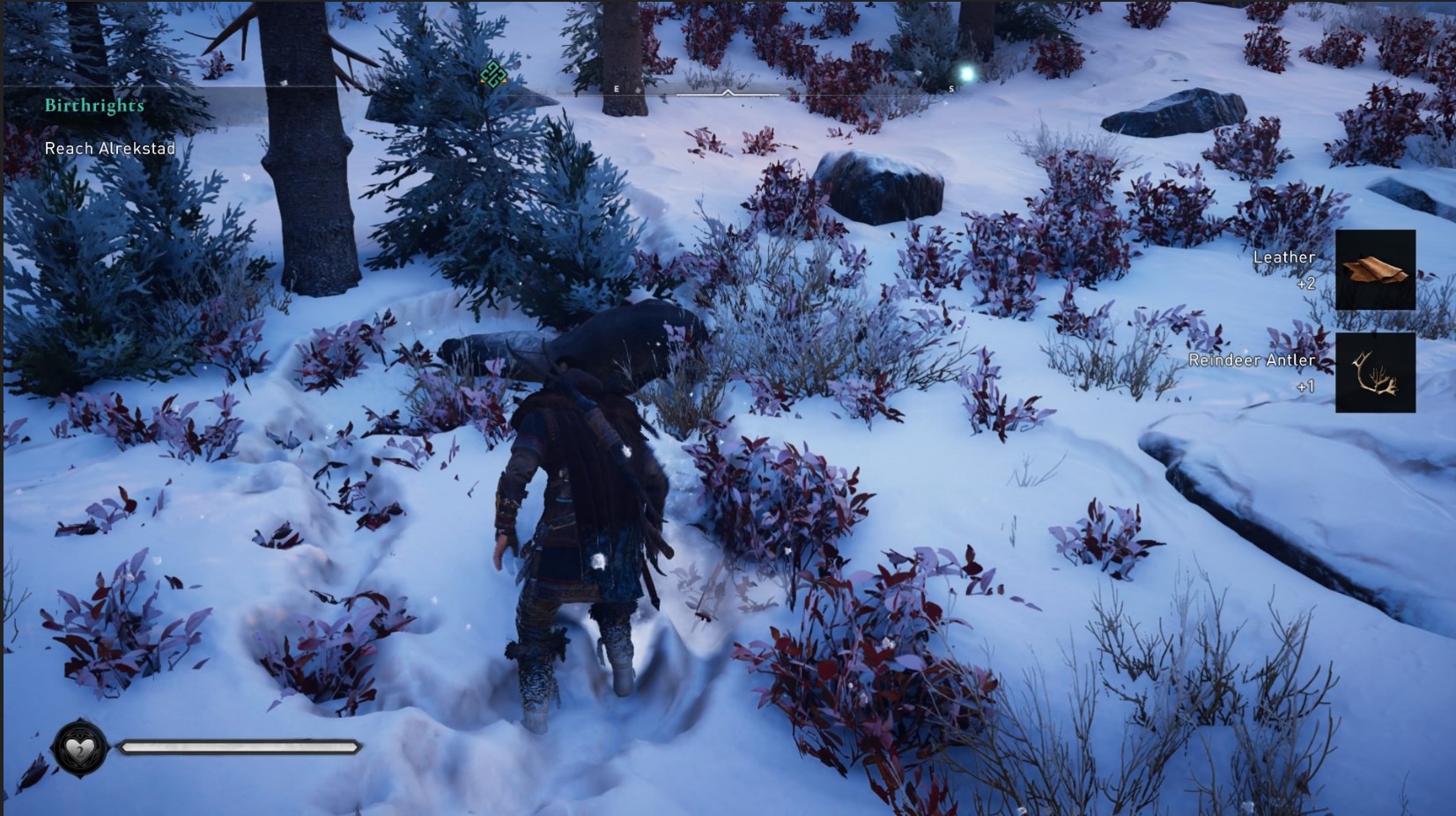Viewport: 1456px width, 816px height.
Task: Click the Reindeer Antler loot icon
Action: point(1375,373)
